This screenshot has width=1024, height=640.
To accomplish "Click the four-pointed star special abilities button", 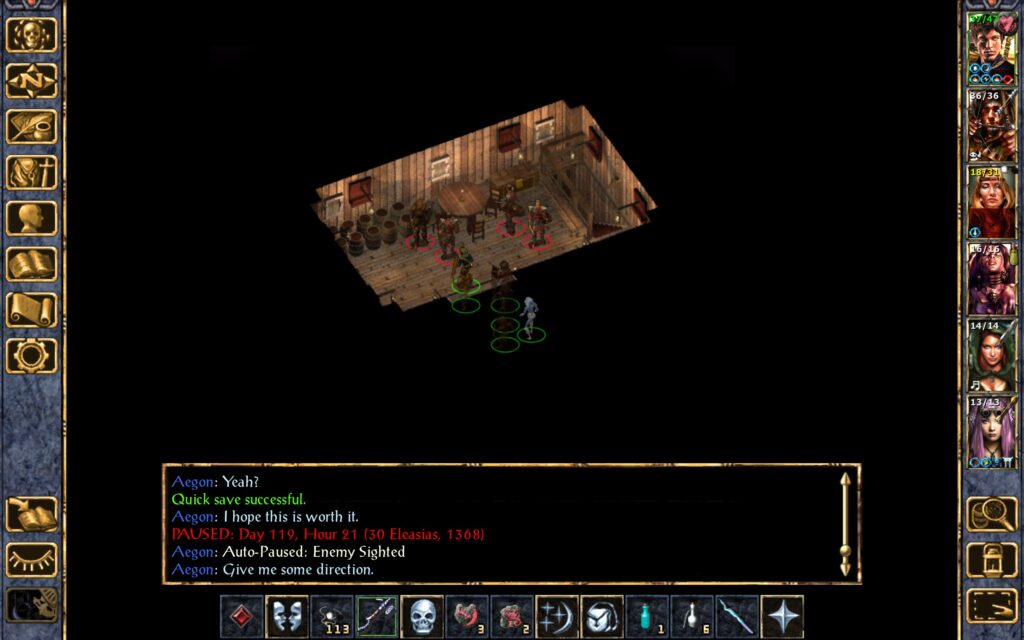I will 782,616.
